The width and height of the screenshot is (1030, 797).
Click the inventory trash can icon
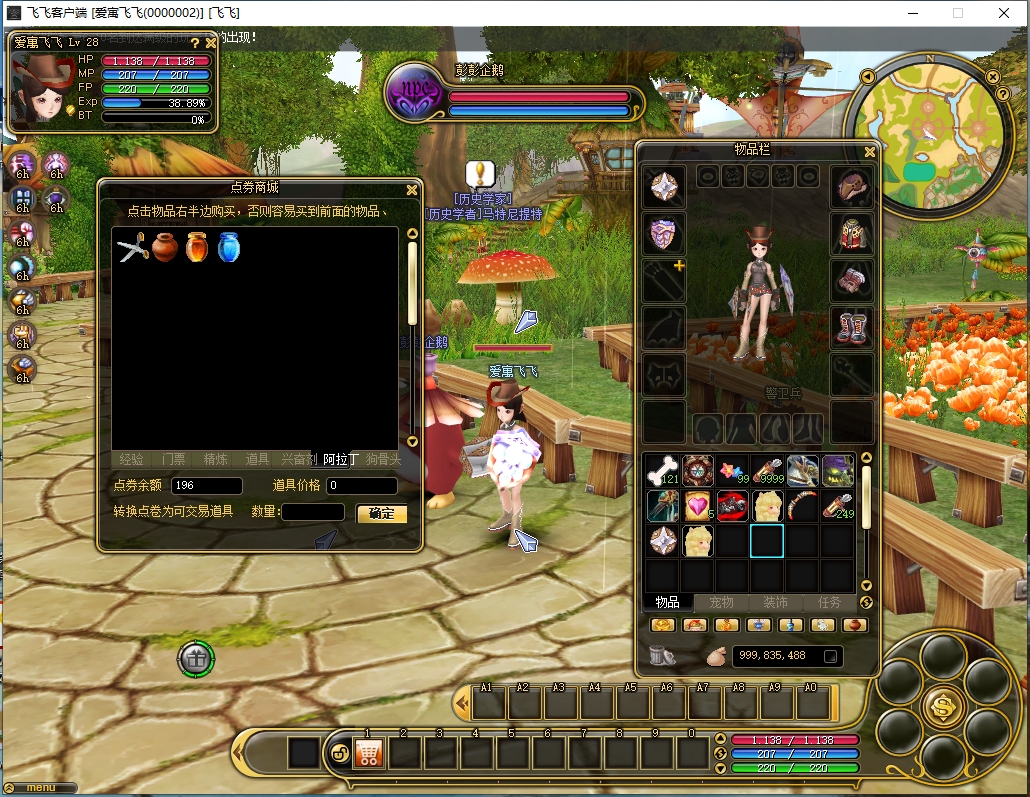point(661,656)
